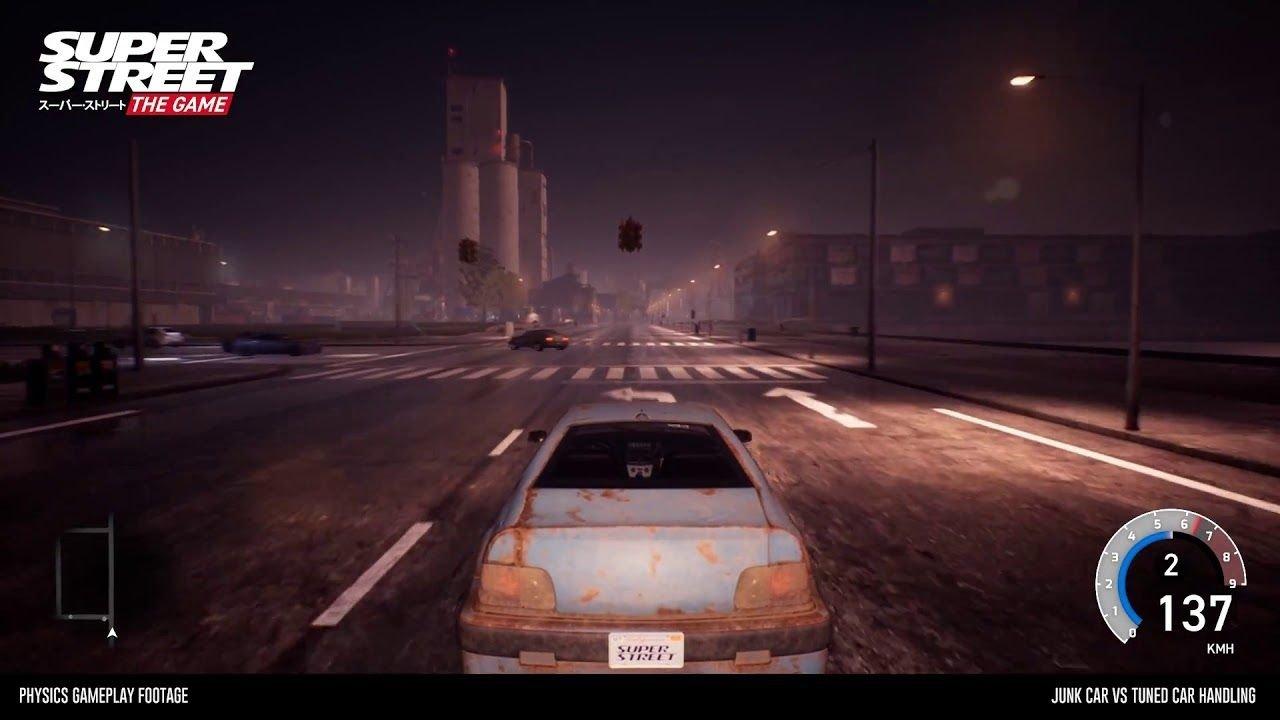Select the street lamp on the right
Viewport: 1280px width, 720px height.
point(1020,77)
